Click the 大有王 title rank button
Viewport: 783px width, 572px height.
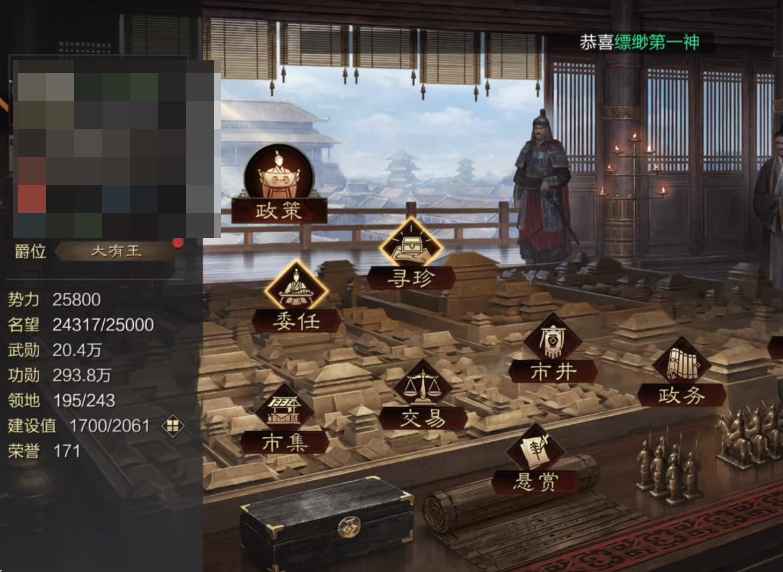pyautogui.click(x=117, y=250)
